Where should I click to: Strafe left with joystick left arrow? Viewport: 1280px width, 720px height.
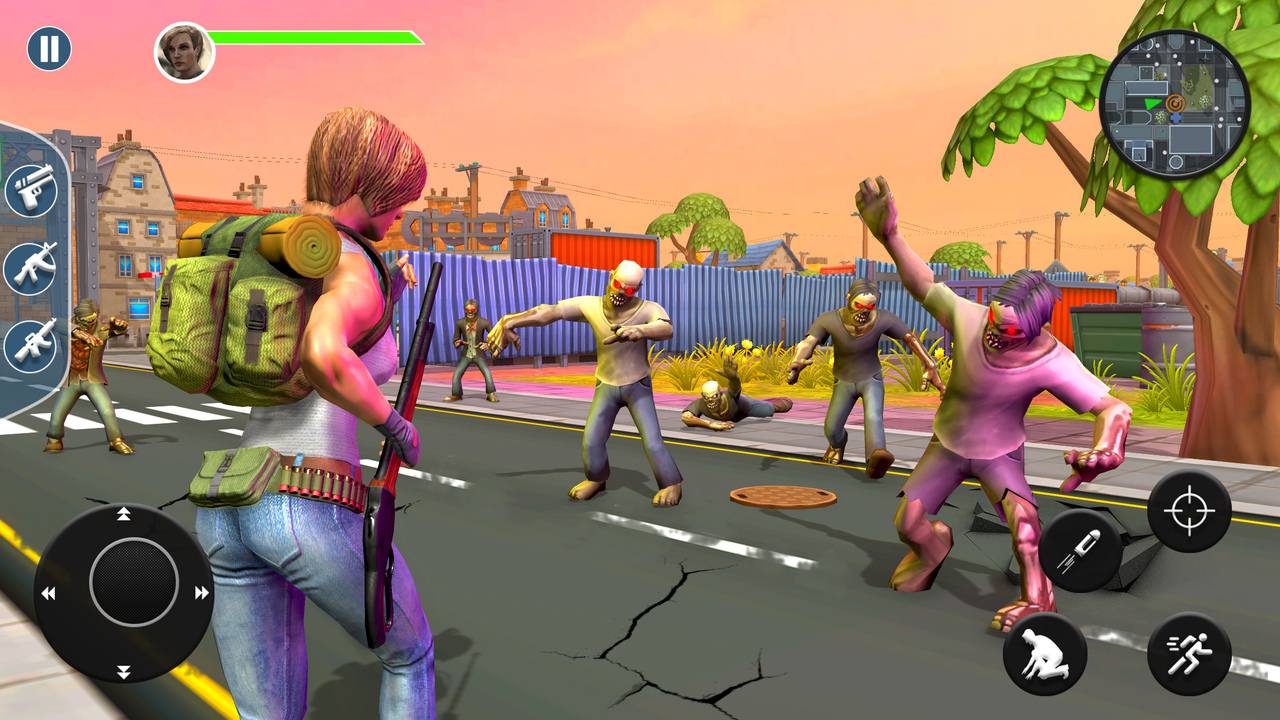coord(48,593)
